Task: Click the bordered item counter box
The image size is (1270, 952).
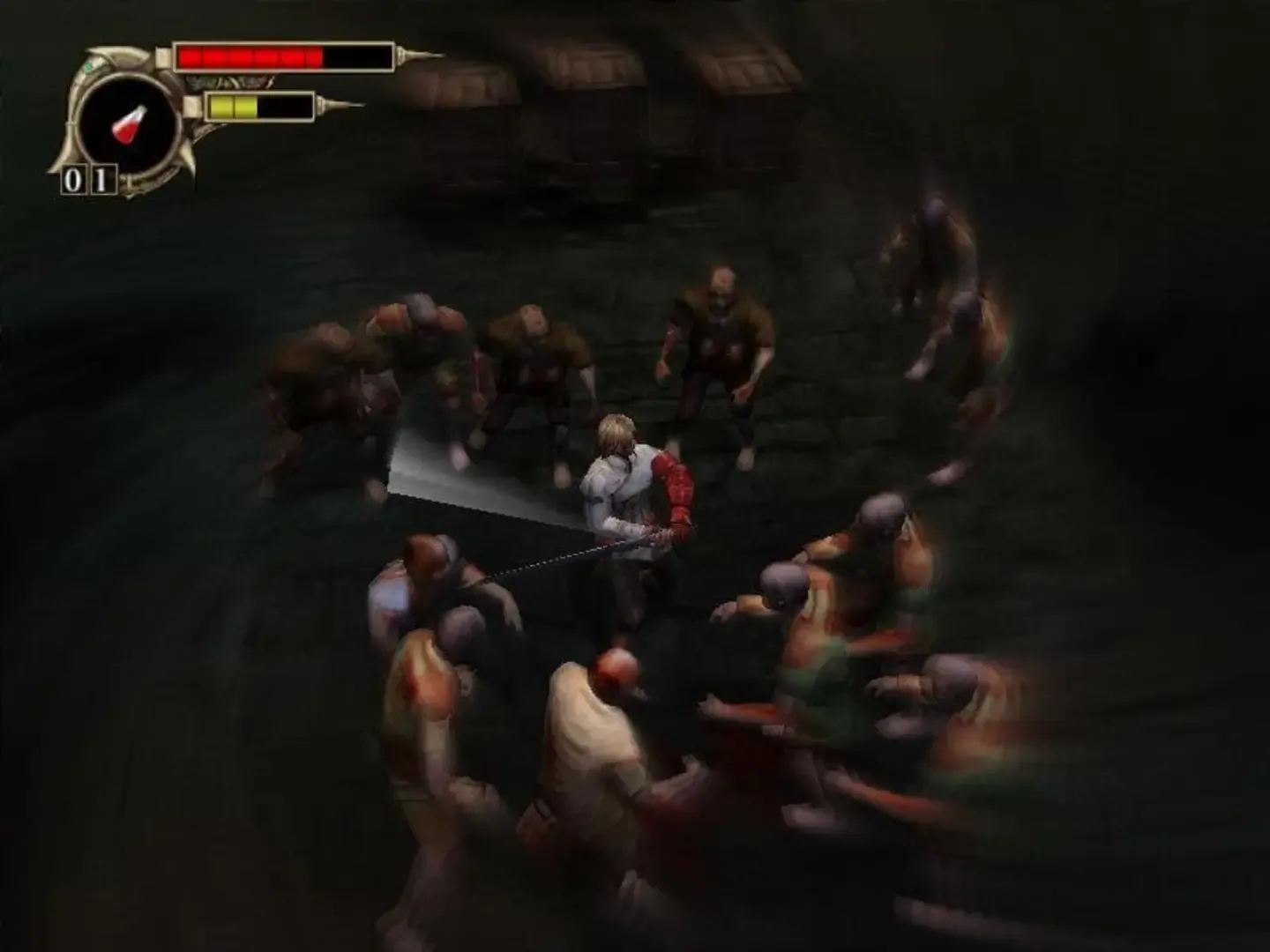Action: tap(87, 179)
